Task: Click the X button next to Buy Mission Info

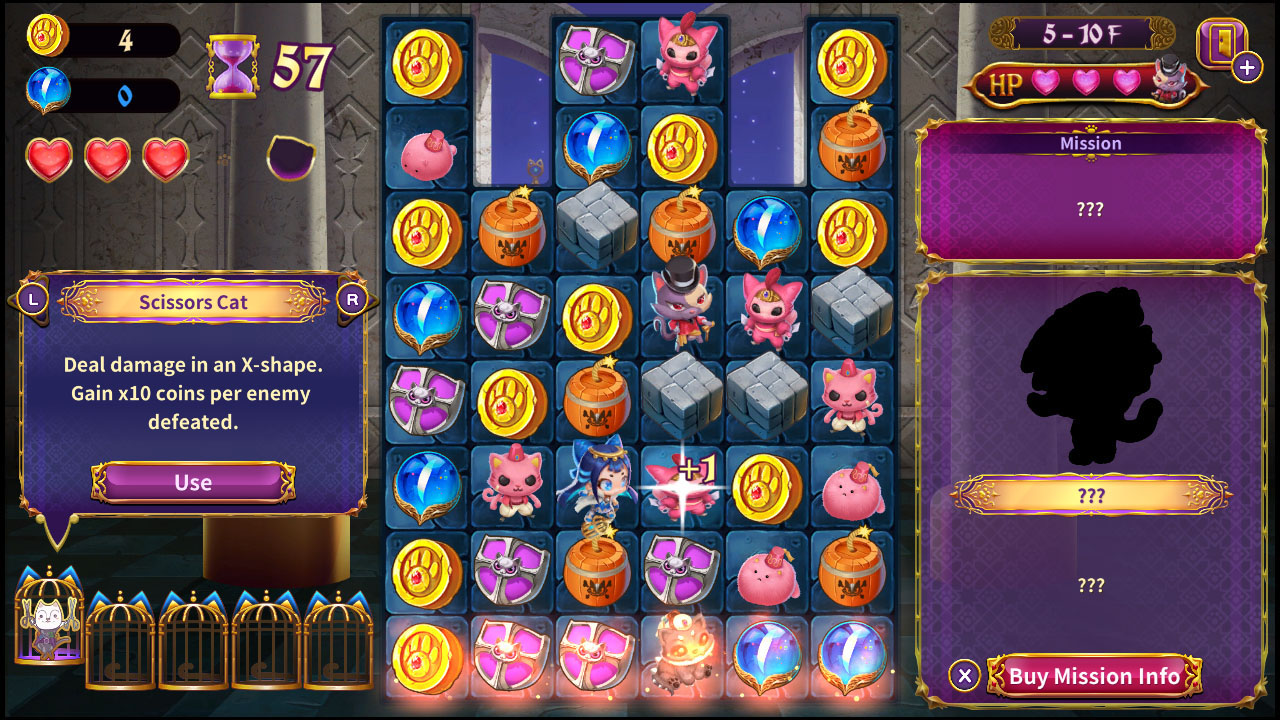Action: (x=963, y=676)
